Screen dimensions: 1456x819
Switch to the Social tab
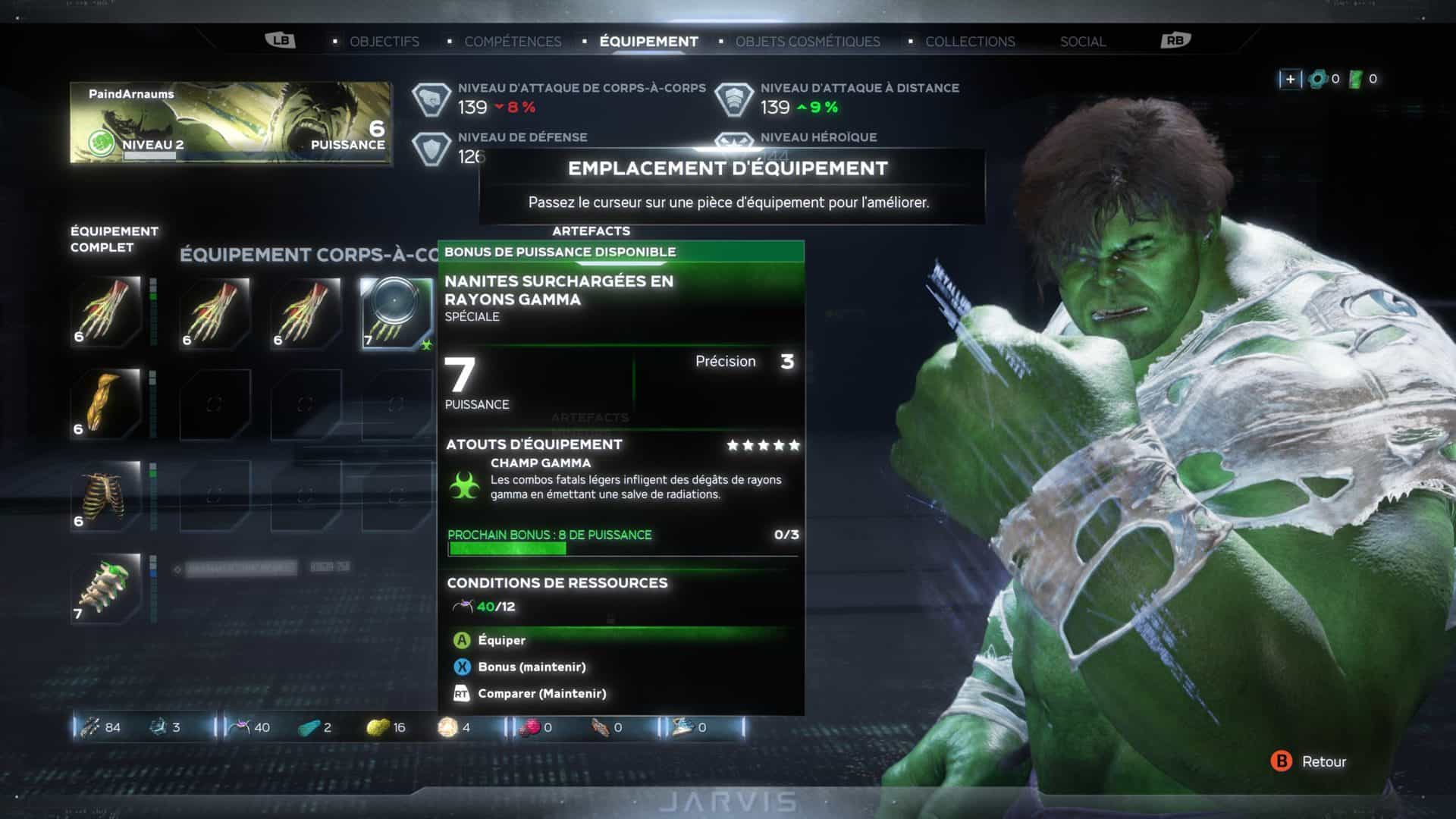pos(1082,42)
